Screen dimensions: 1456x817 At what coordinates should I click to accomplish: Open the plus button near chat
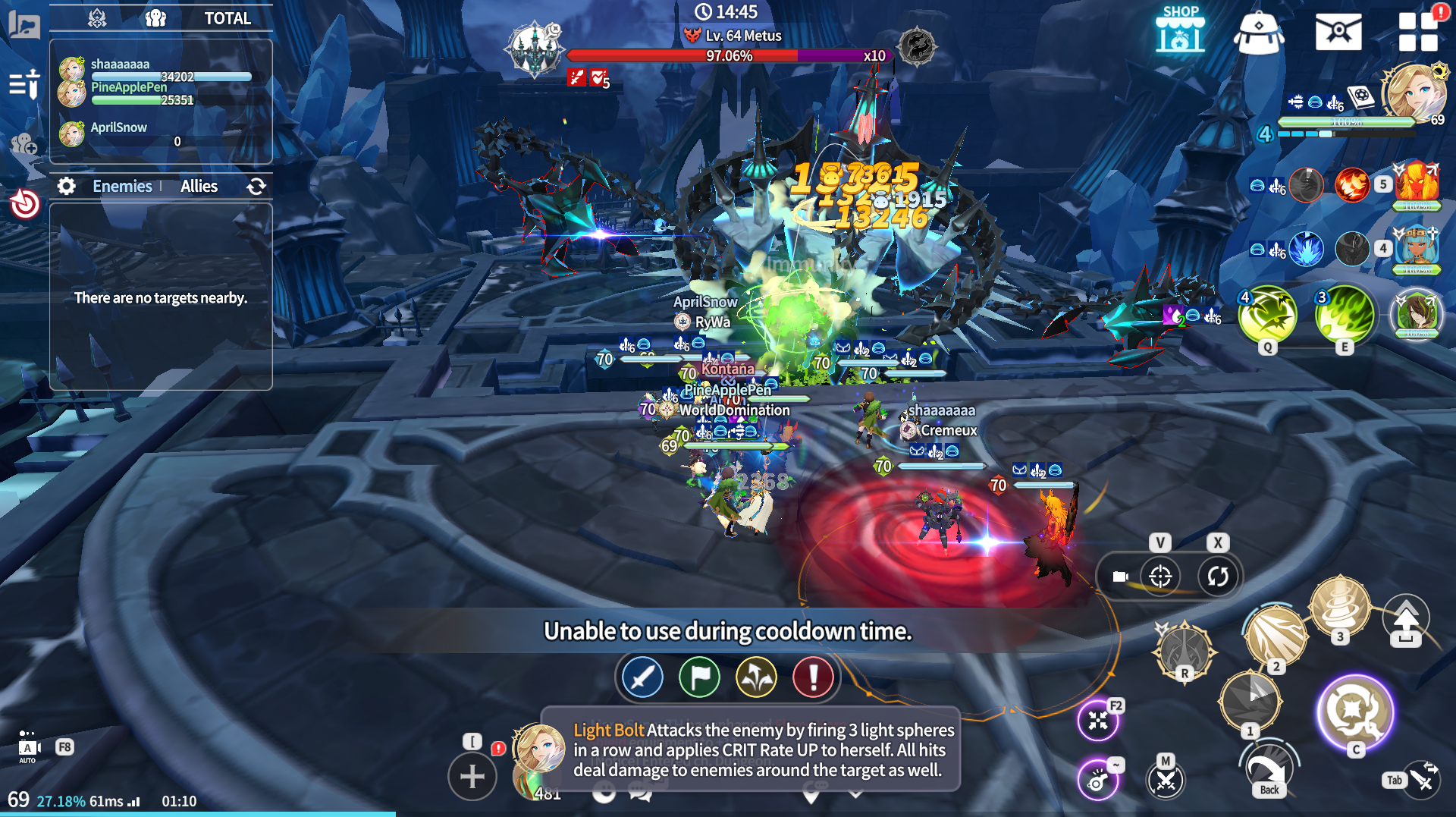point(472,776)
